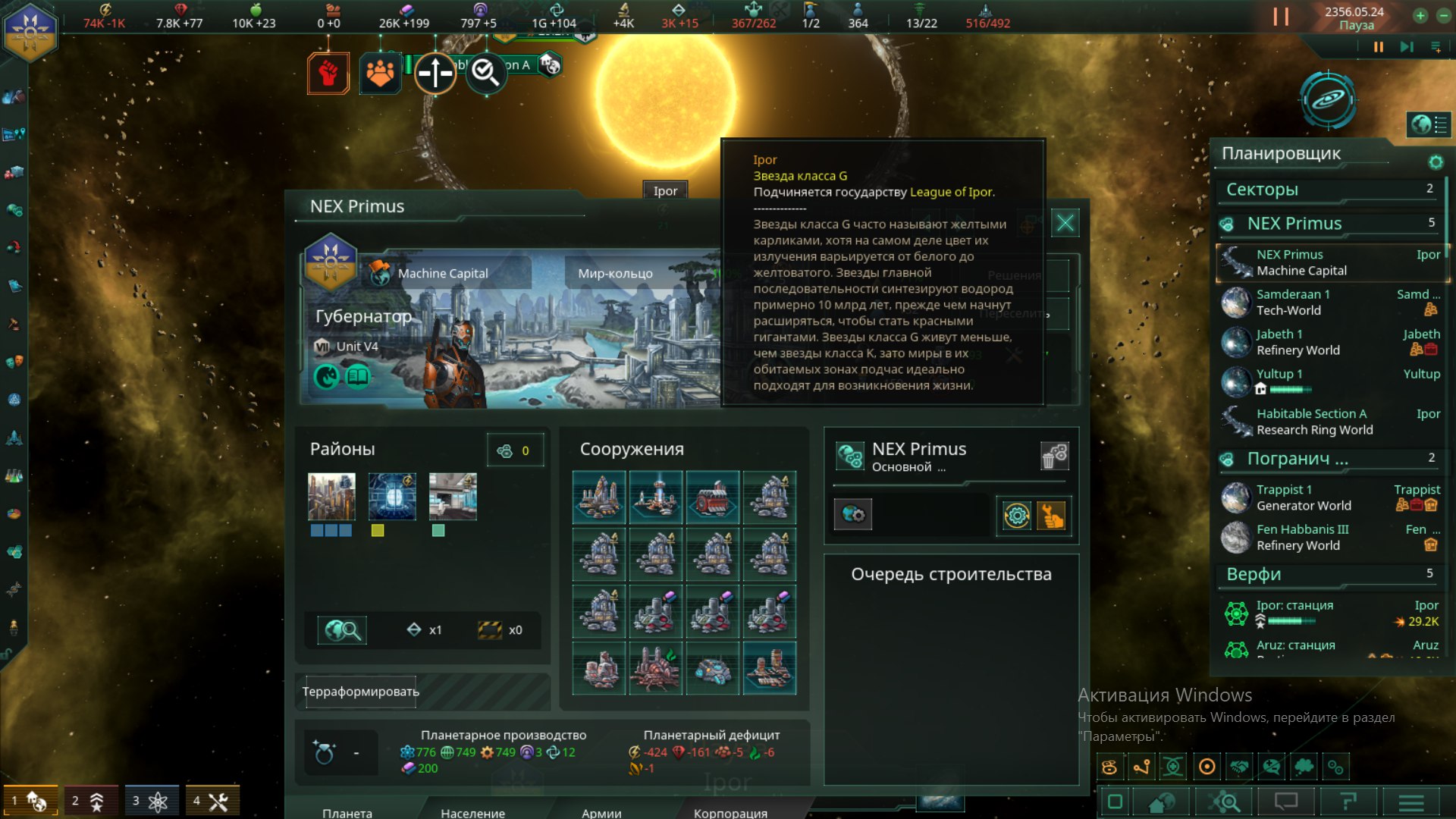Open the galaxy map view

[x=1328, y=100]
